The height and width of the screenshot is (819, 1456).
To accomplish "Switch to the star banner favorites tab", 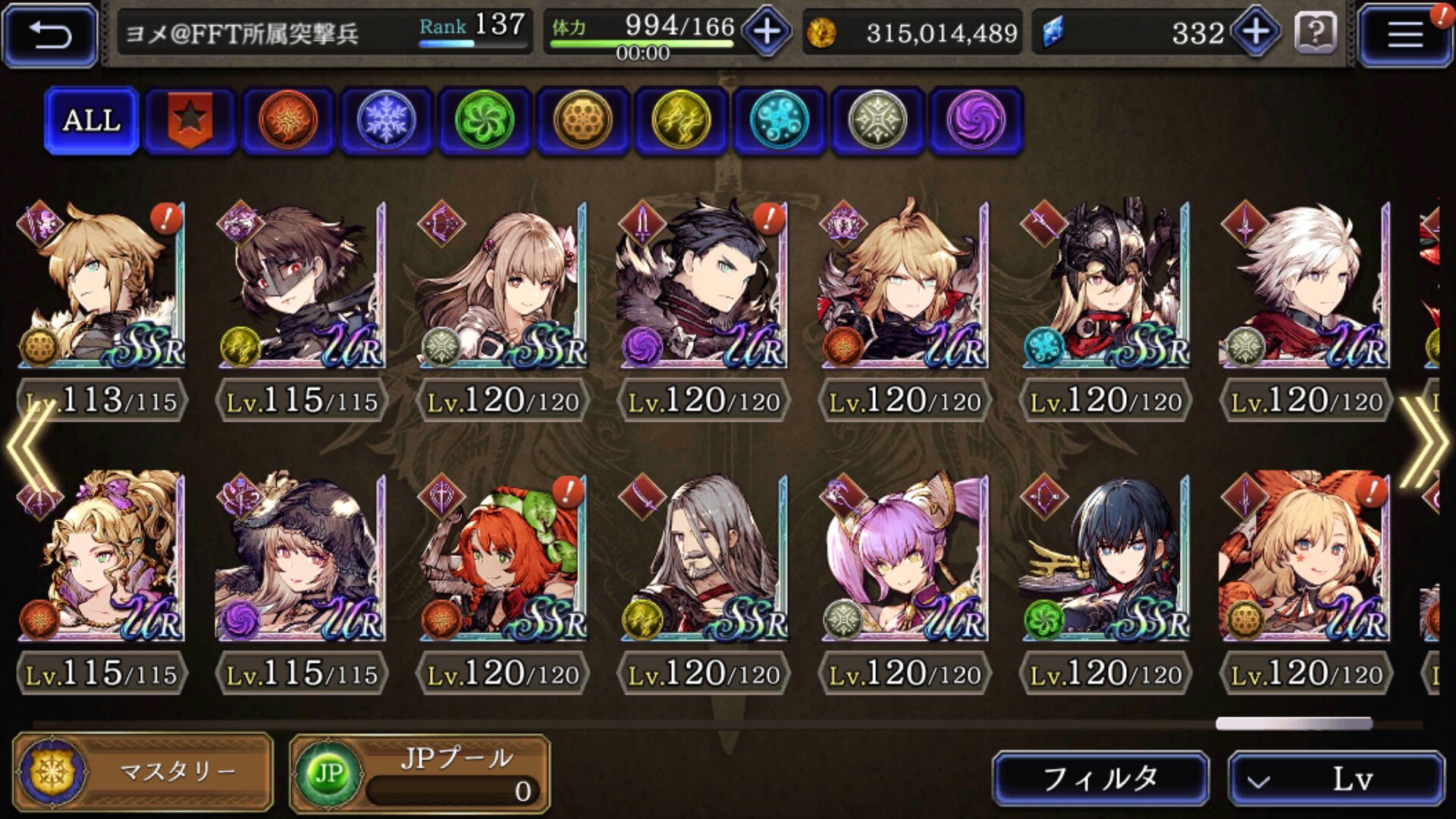I will tap(190, 120).
